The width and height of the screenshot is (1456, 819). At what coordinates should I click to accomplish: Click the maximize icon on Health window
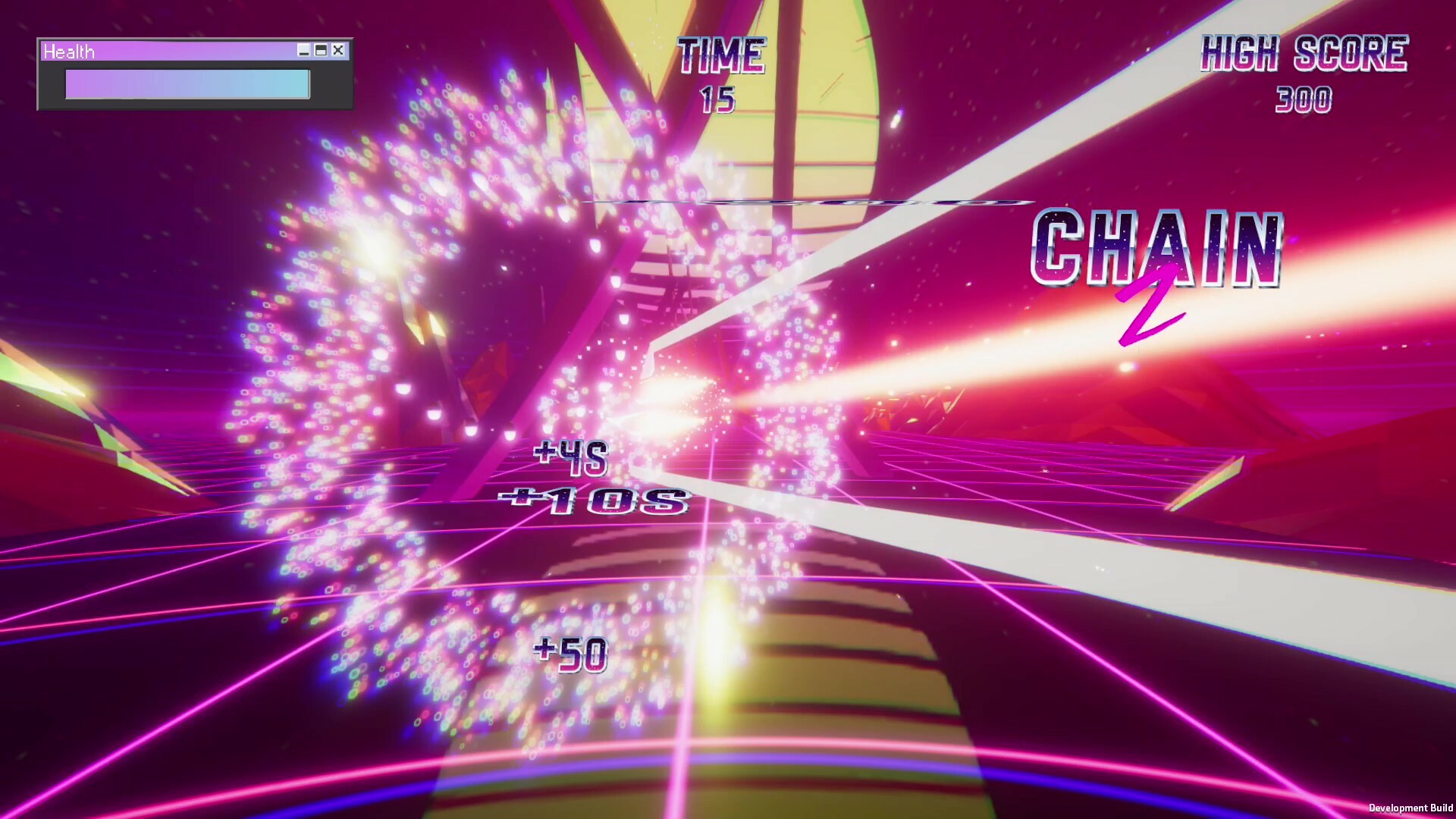[320, 51]
